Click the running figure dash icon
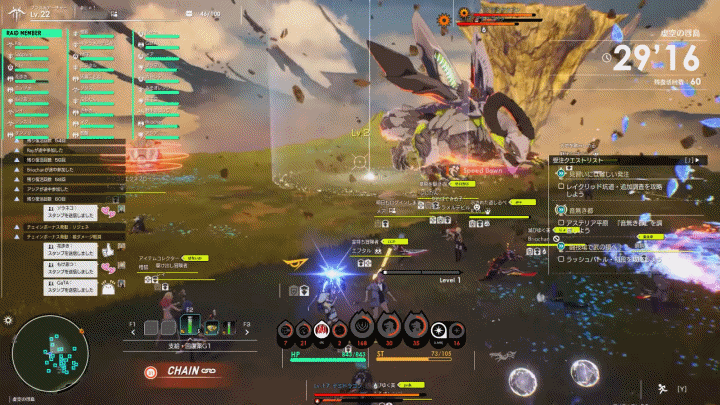720x405 pixels. (661, 387)
